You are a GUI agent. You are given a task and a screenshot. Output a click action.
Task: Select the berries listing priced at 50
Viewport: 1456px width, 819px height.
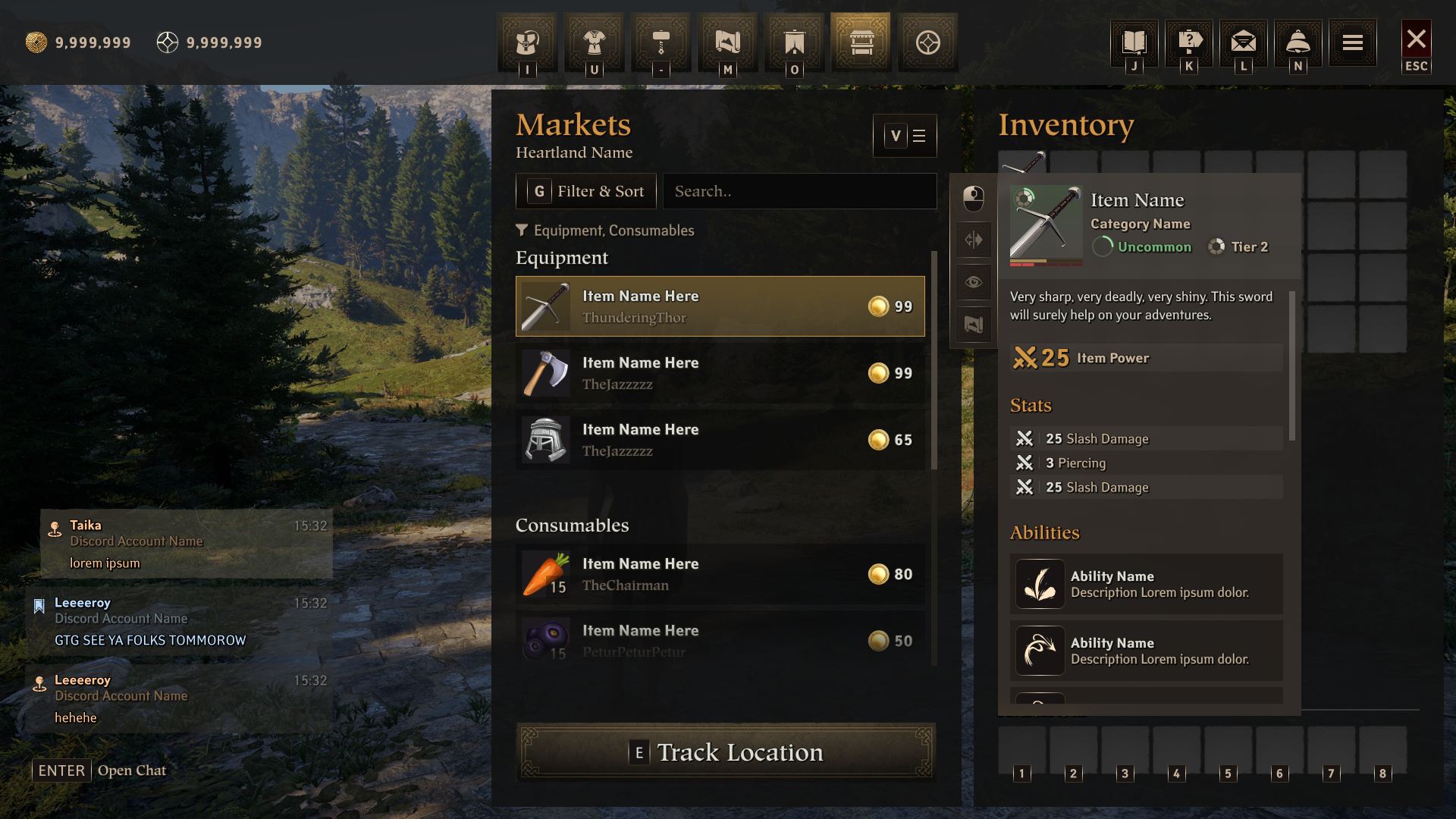click(x=720, y=641)
